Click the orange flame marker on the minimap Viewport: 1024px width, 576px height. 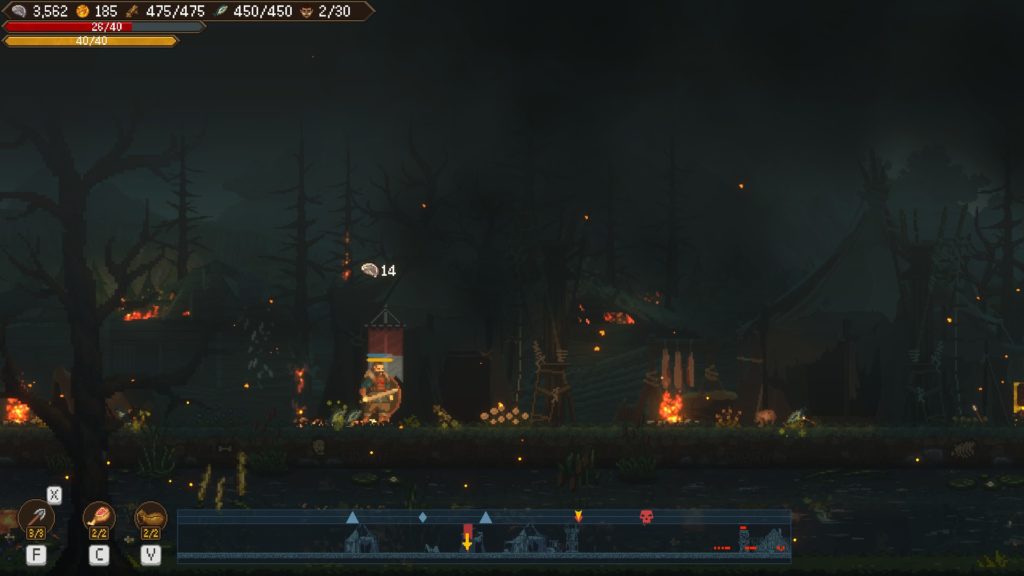click(577, 516)
